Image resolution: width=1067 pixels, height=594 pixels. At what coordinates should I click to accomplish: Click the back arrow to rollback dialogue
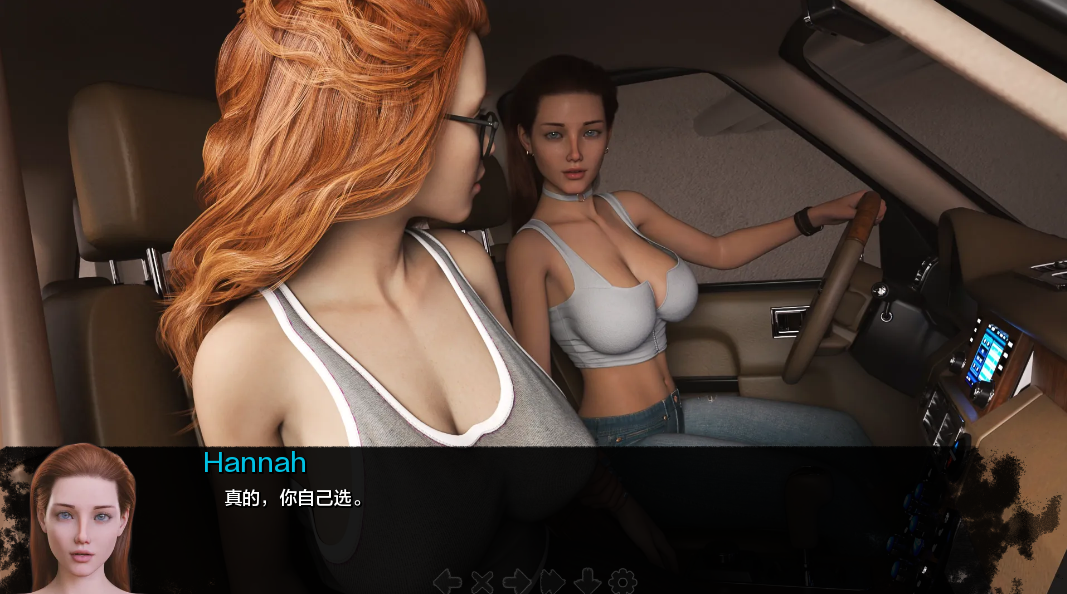pyautogui.click(x=447, y=580)
